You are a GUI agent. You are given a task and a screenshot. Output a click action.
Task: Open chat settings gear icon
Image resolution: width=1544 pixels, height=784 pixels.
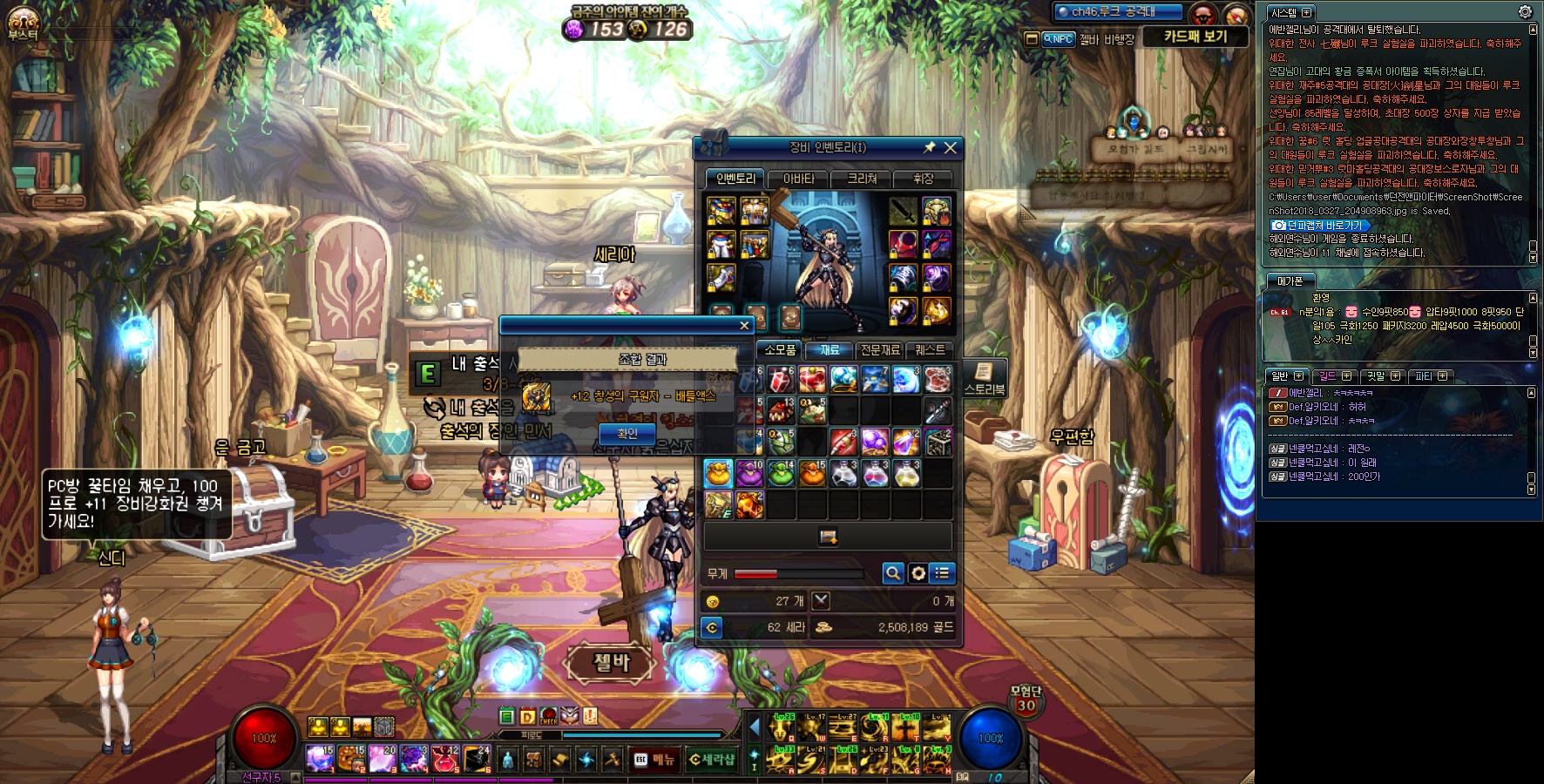point(1525,12)
